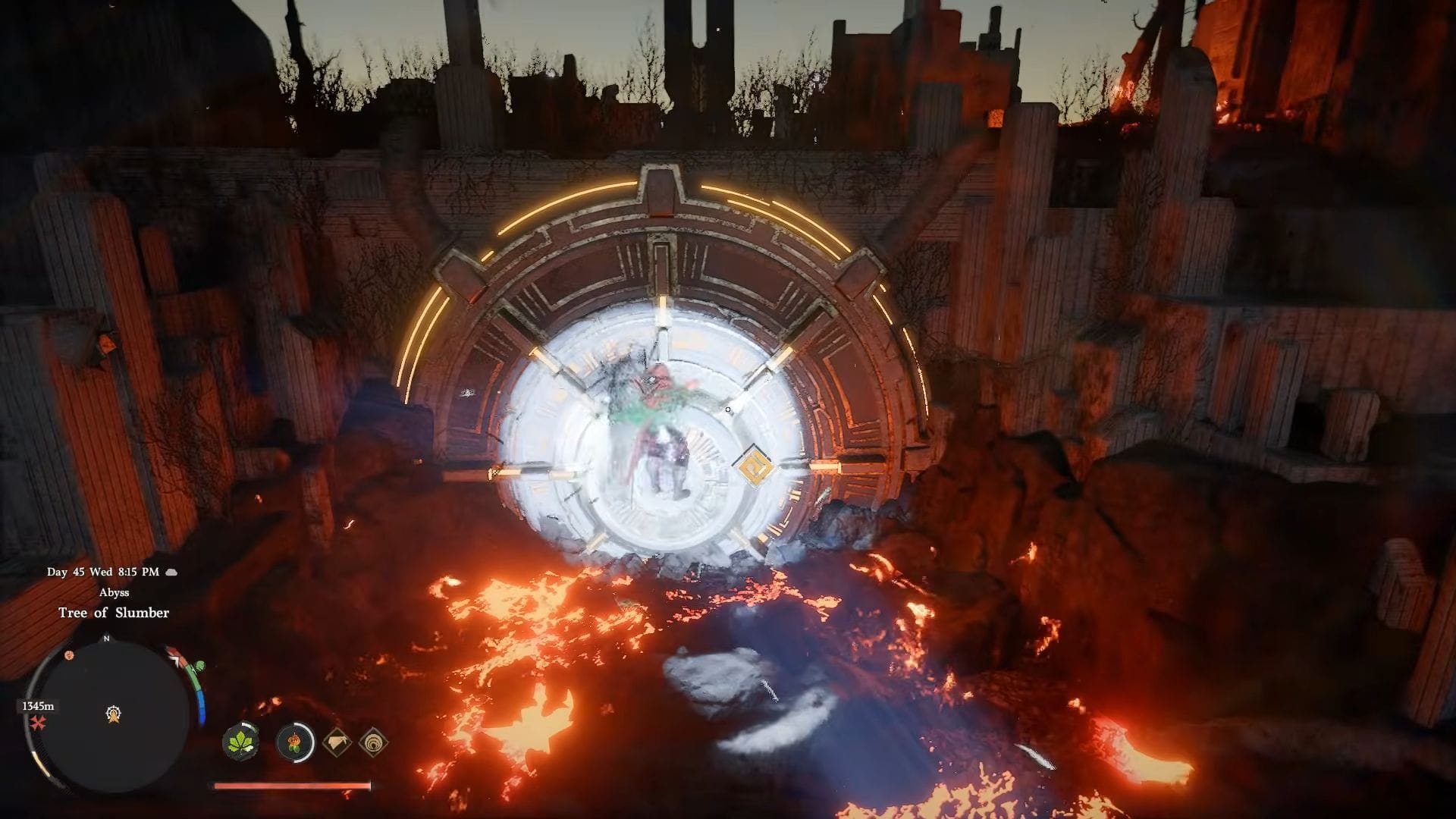The height and width of the screenshot is (819, 1456).
Task: Select the green leaf buff icon
Action: coord(241,741)
